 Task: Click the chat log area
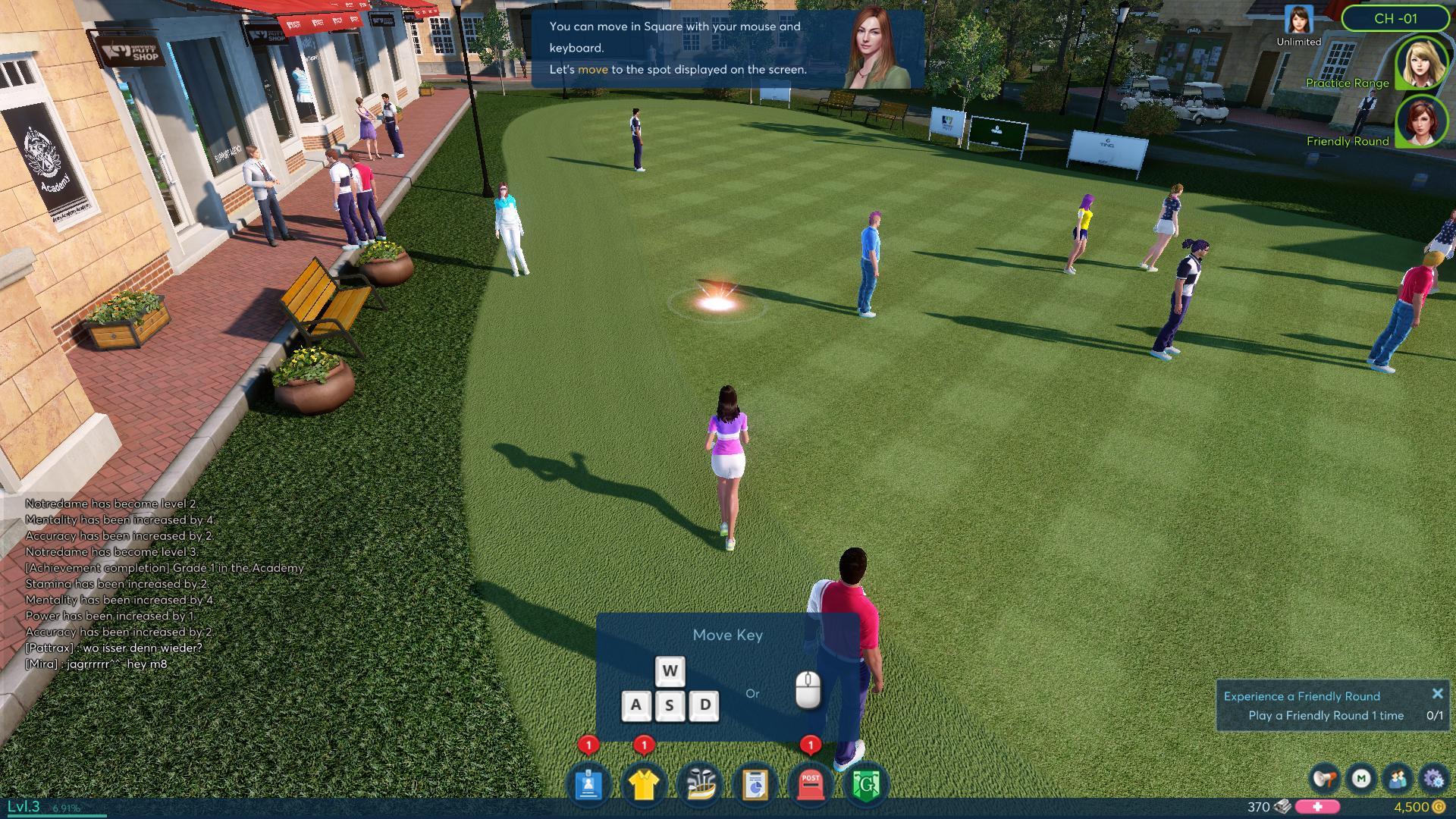point(152,584)
